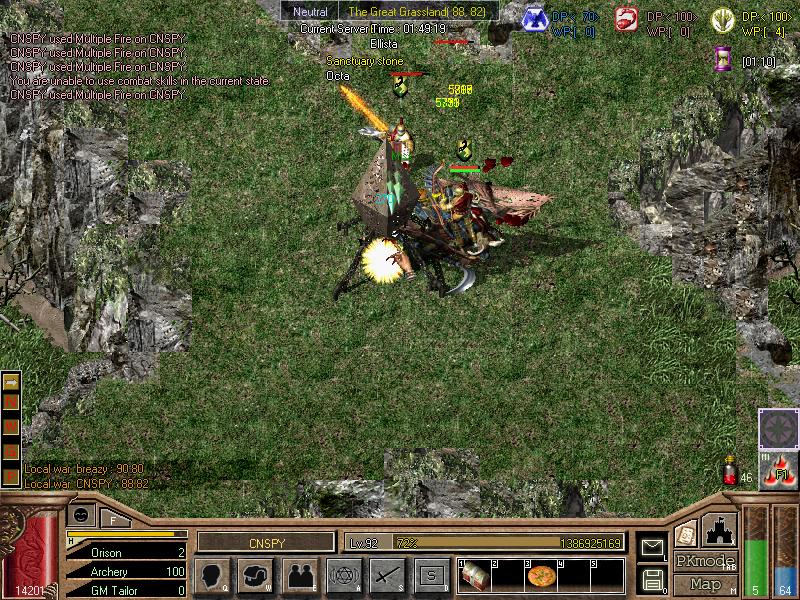Viewport: 800px width, 600px height.
Task: Toggle the arrow button on chat filter strip
Action: pos(11,380)
